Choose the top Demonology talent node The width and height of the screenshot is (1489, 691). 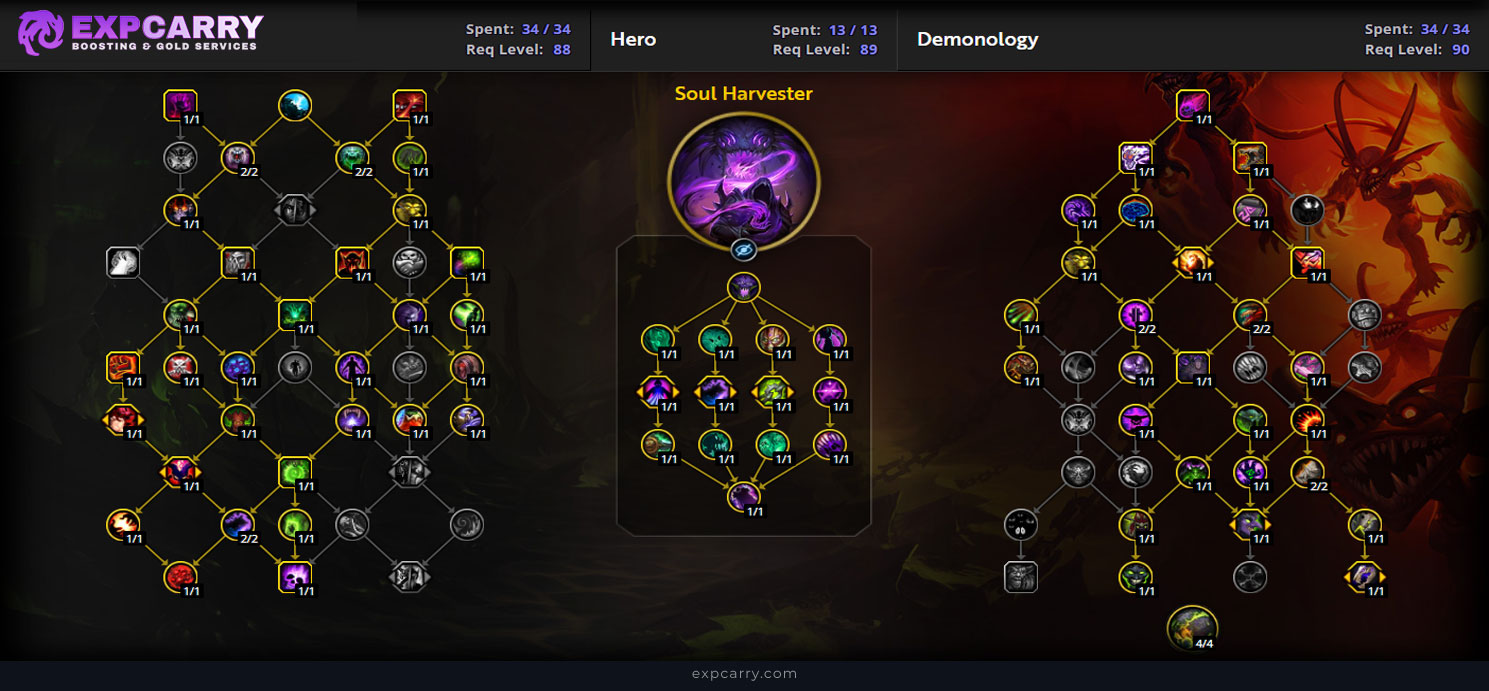pyautogui.click(x=1192, y=104)
